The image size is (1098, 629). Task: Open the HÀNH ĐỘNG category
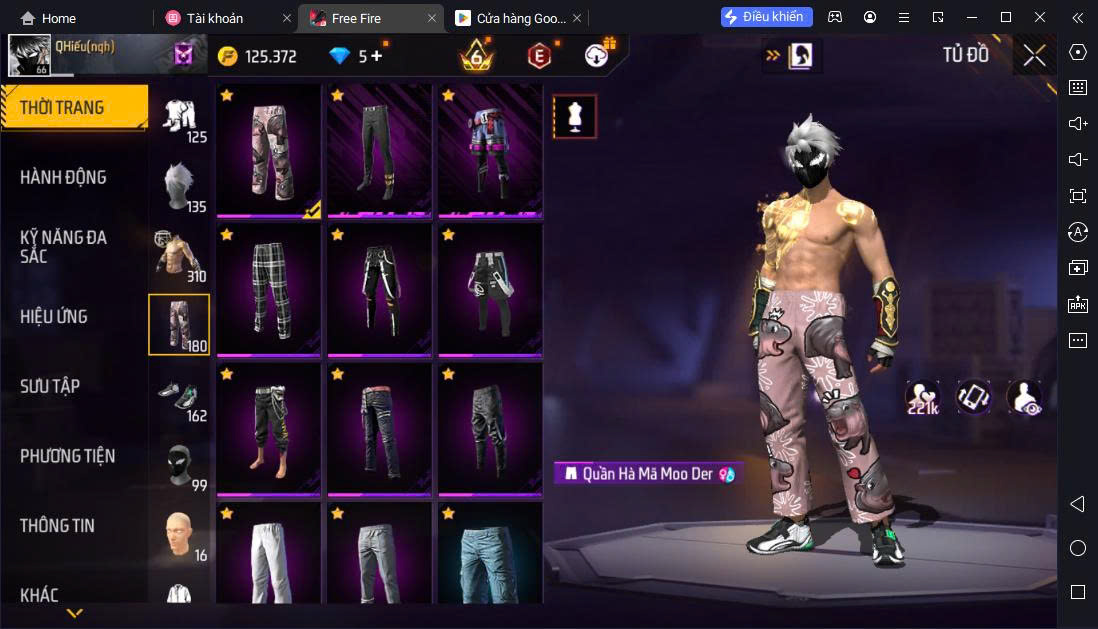click(64, 178)
